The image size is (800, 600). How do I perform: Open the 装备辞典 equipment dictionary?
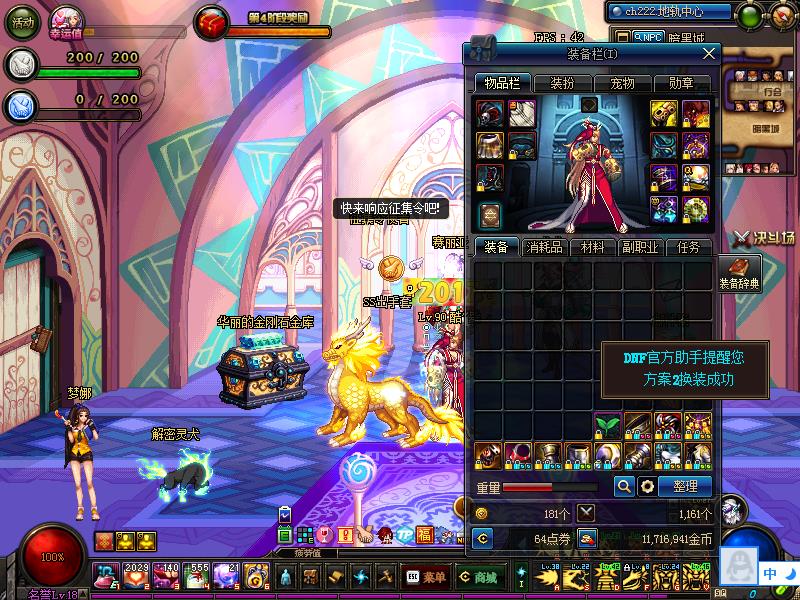739,272
